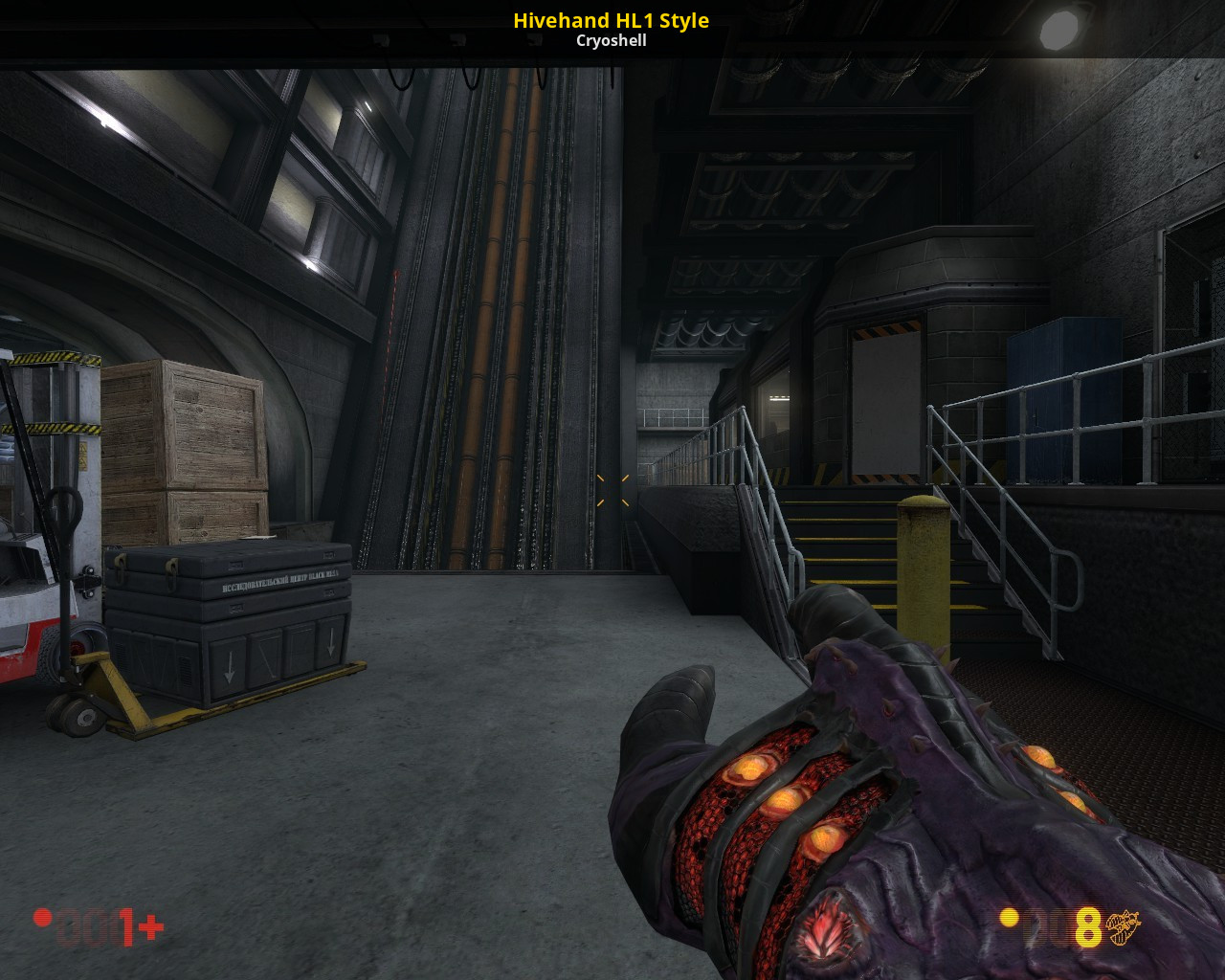The image size is (1225, 980).
Task: Click the red health counter showing 1
Action: click(125, 926)
